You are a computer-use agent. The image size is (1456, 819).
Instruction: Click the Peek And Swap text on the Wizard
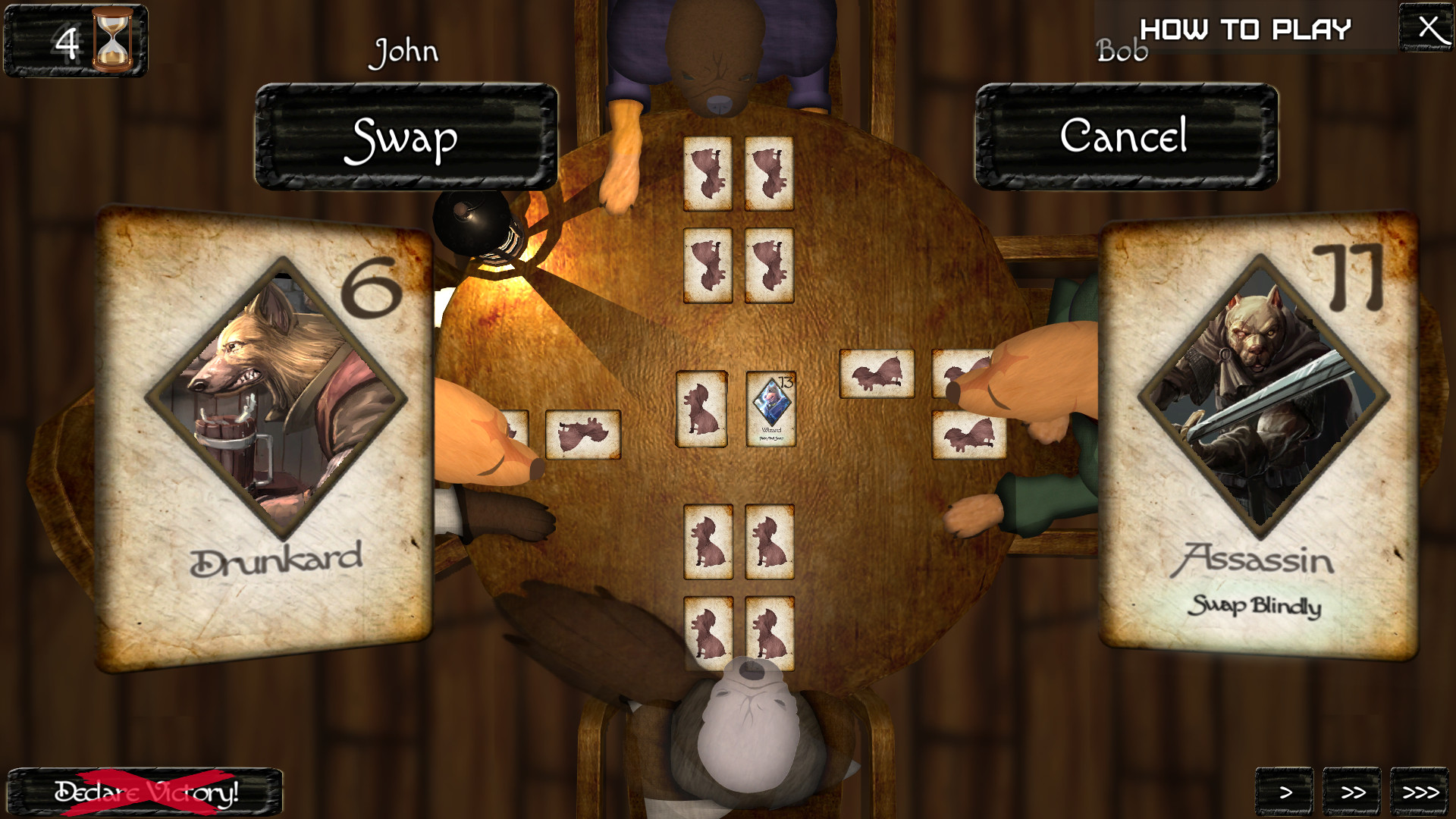[x=771, y=438]
